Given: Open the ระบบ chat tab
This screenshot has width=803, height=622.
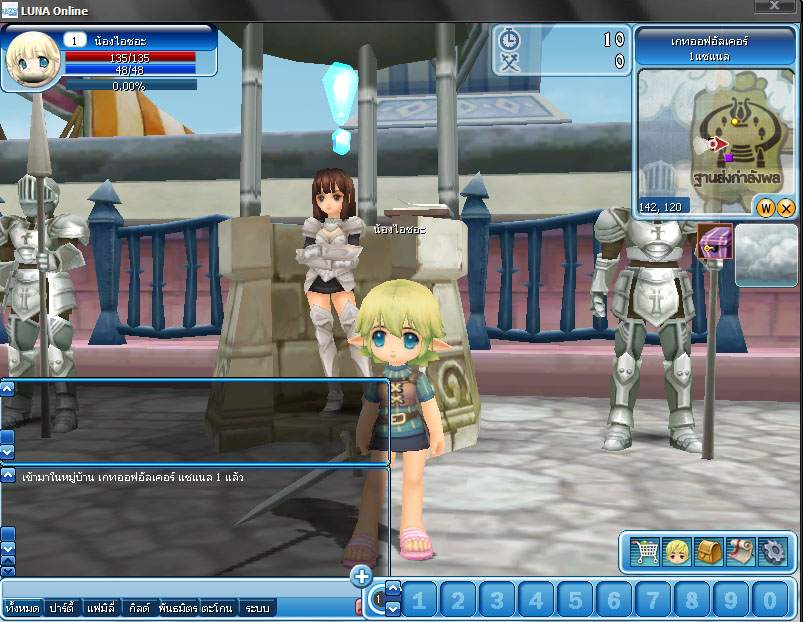Looking at the screenshot, I should (257, 607).
